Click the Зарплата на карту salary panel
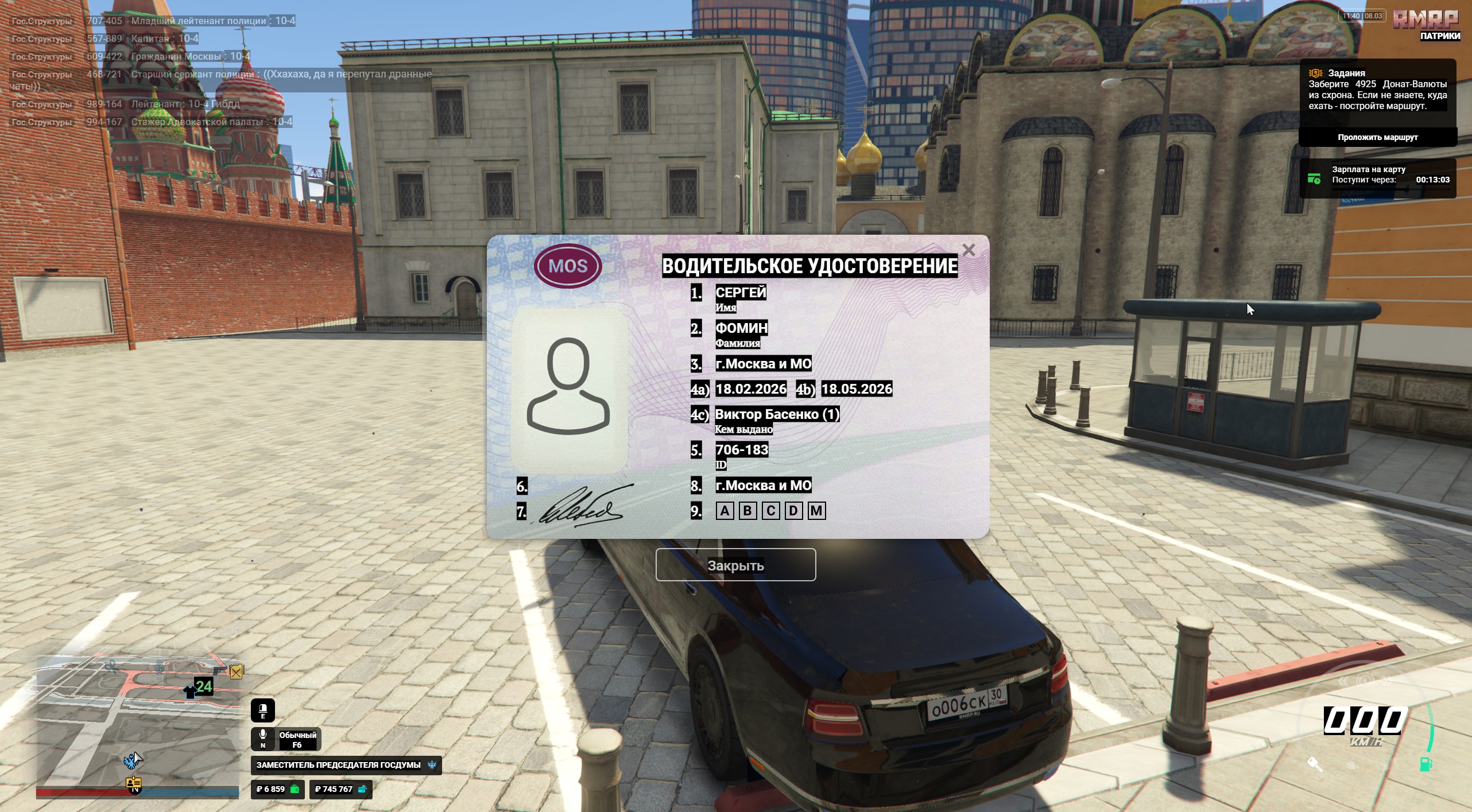 [1377, 179]
